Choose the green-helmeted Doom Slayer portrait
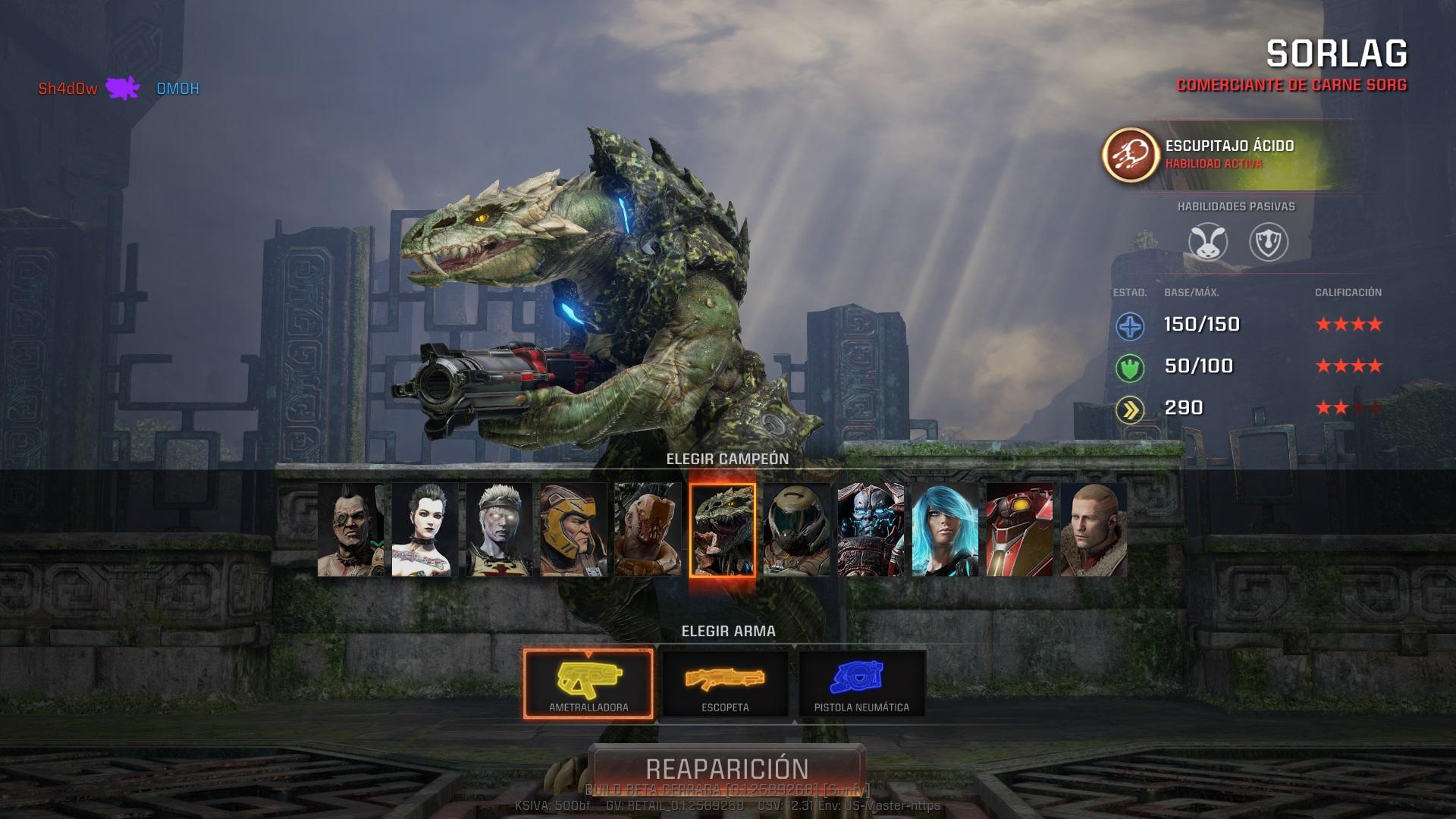Screen dimensions: 1456x819 796,529
